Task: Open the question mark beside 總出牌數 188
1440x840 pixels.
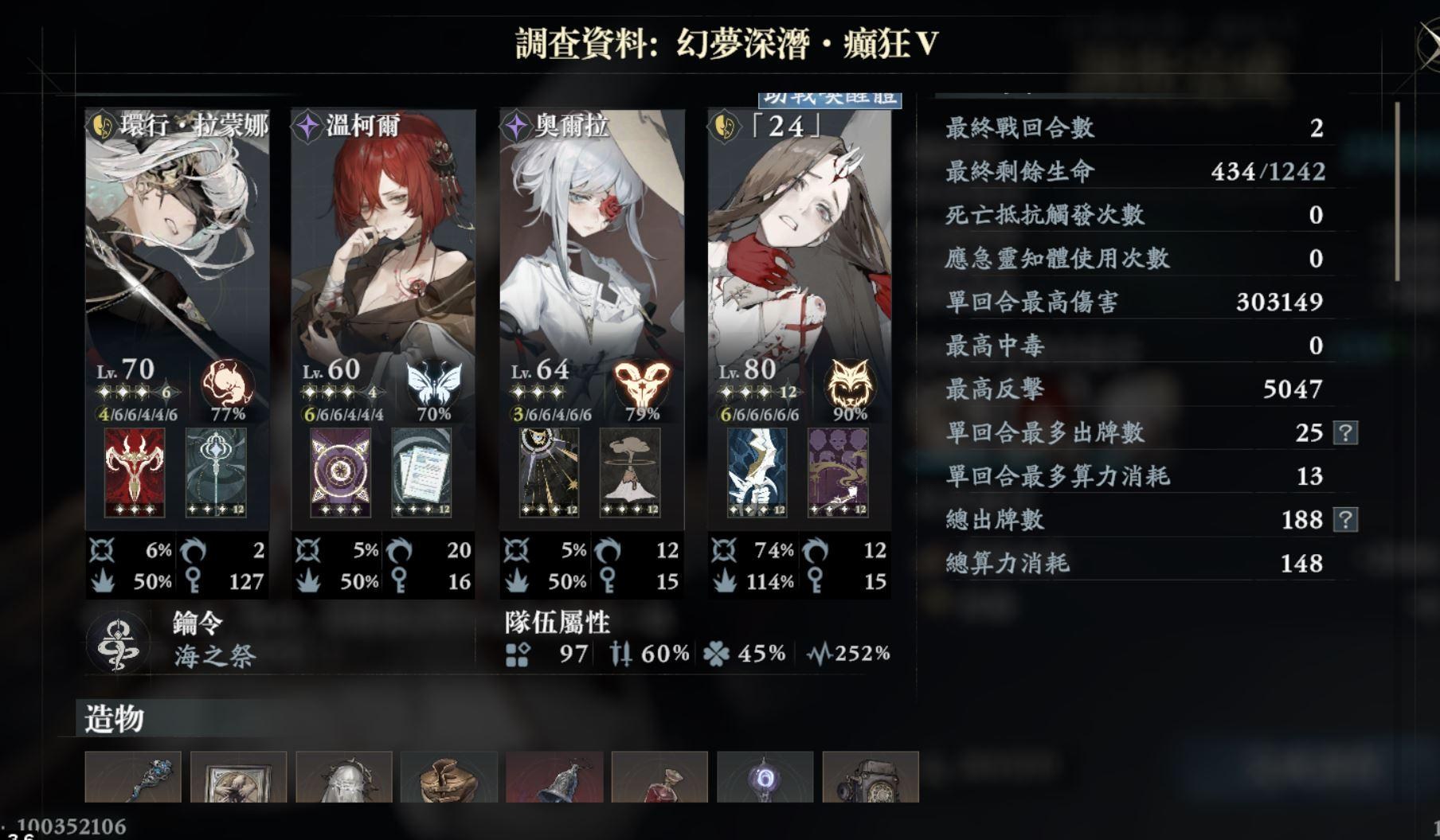Action: [x=1347, y=520]
